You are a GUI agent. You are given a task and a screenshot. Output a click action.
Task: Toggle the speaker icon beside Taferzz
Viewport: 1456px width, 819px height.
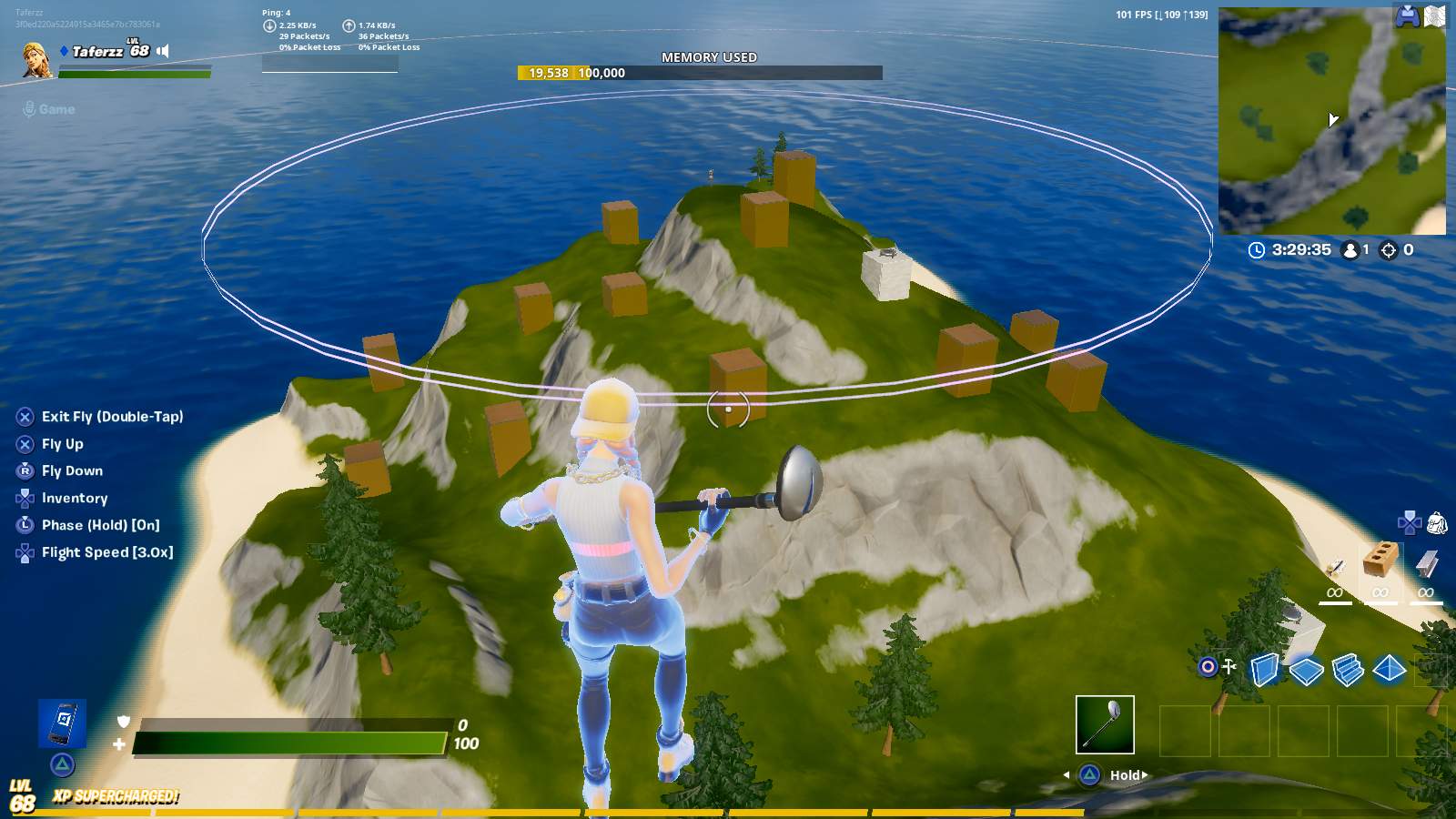click(x=163, y=51)
